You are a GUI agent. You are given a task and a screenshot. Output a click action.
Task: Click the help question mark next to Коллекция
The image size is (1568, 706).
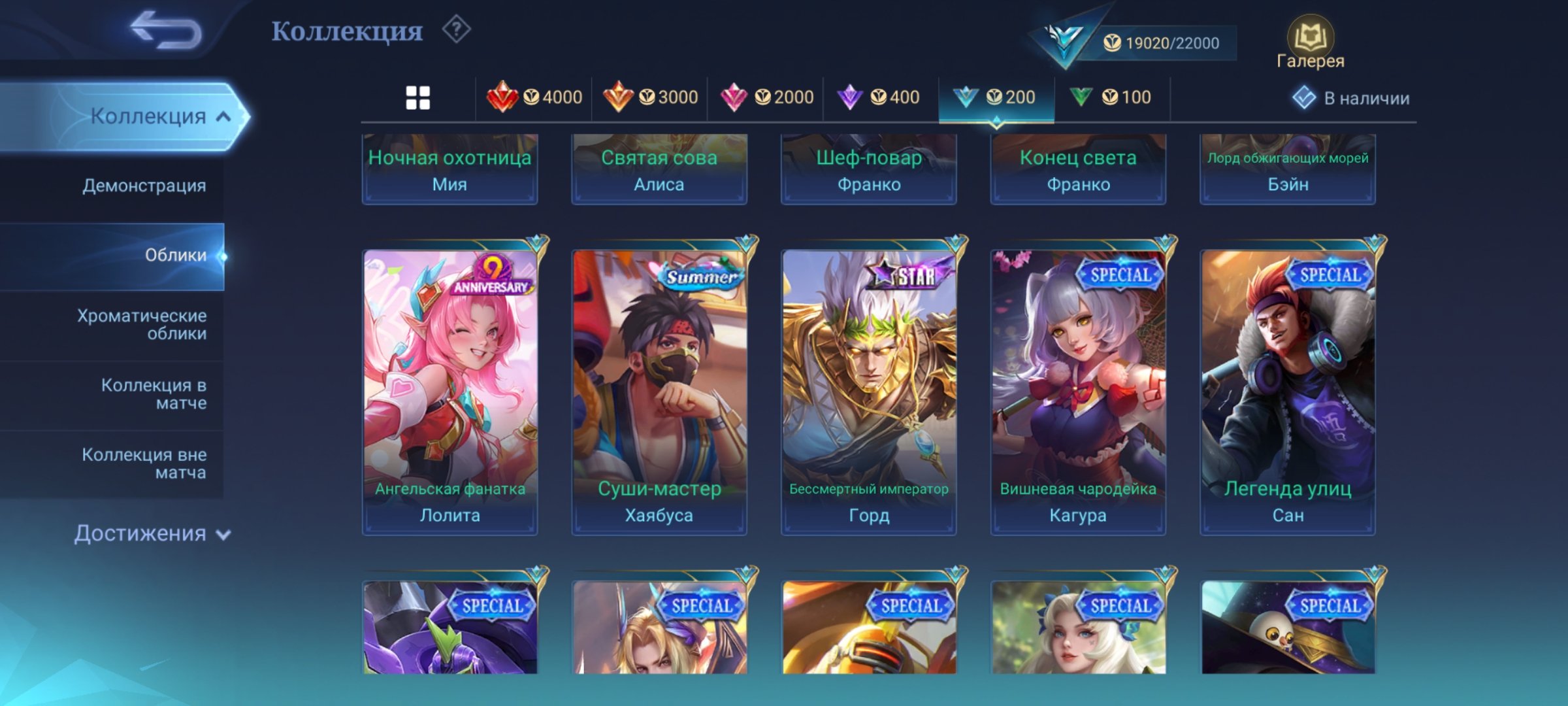[x=457, y=29]
